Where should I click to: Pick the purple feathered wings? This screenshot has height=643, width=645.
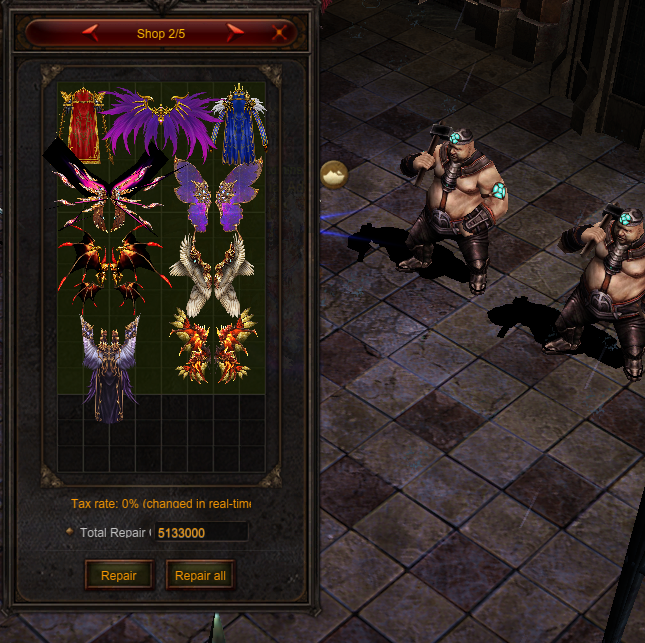(x=160, y=122)
